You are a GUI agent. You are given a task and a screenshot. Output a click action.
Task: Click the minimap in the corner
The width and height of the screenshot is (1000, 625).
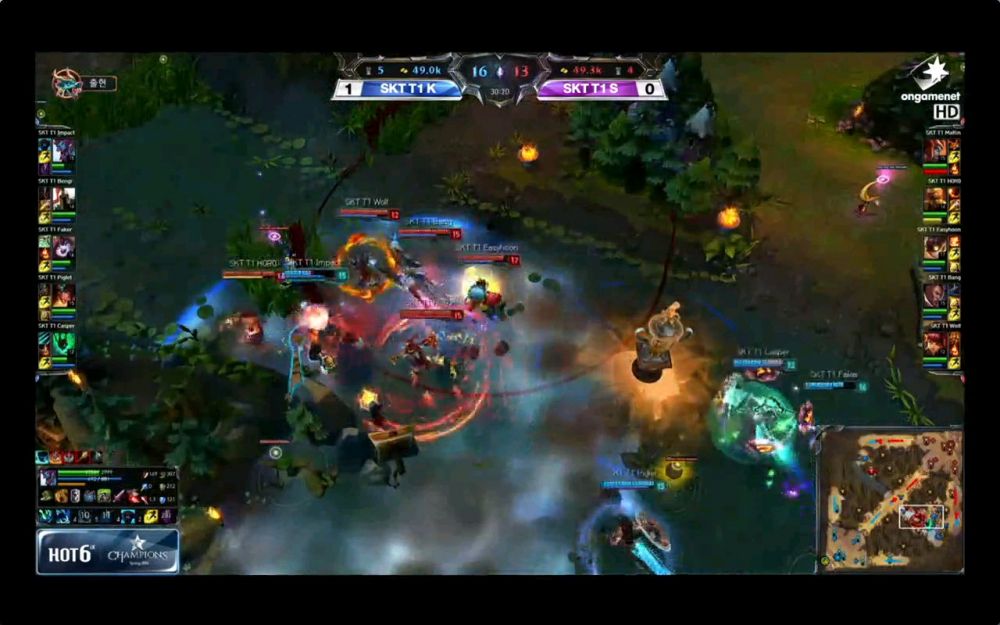click(890, 499)
